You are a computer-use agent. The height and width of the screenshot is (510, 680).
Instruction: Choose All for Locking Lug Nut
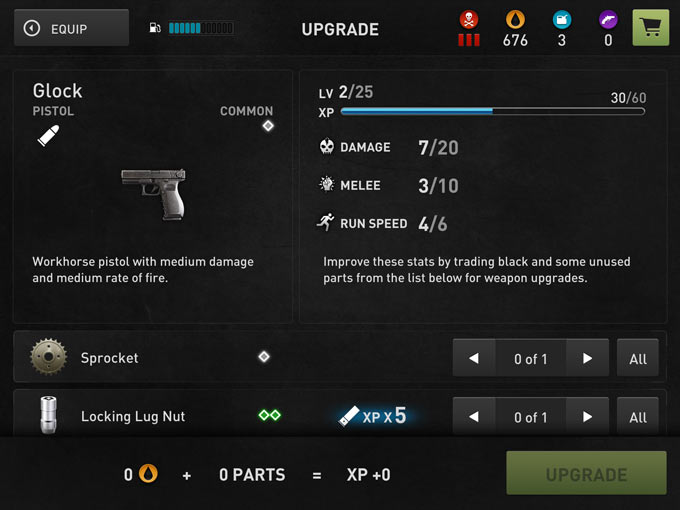click(638, 416)
